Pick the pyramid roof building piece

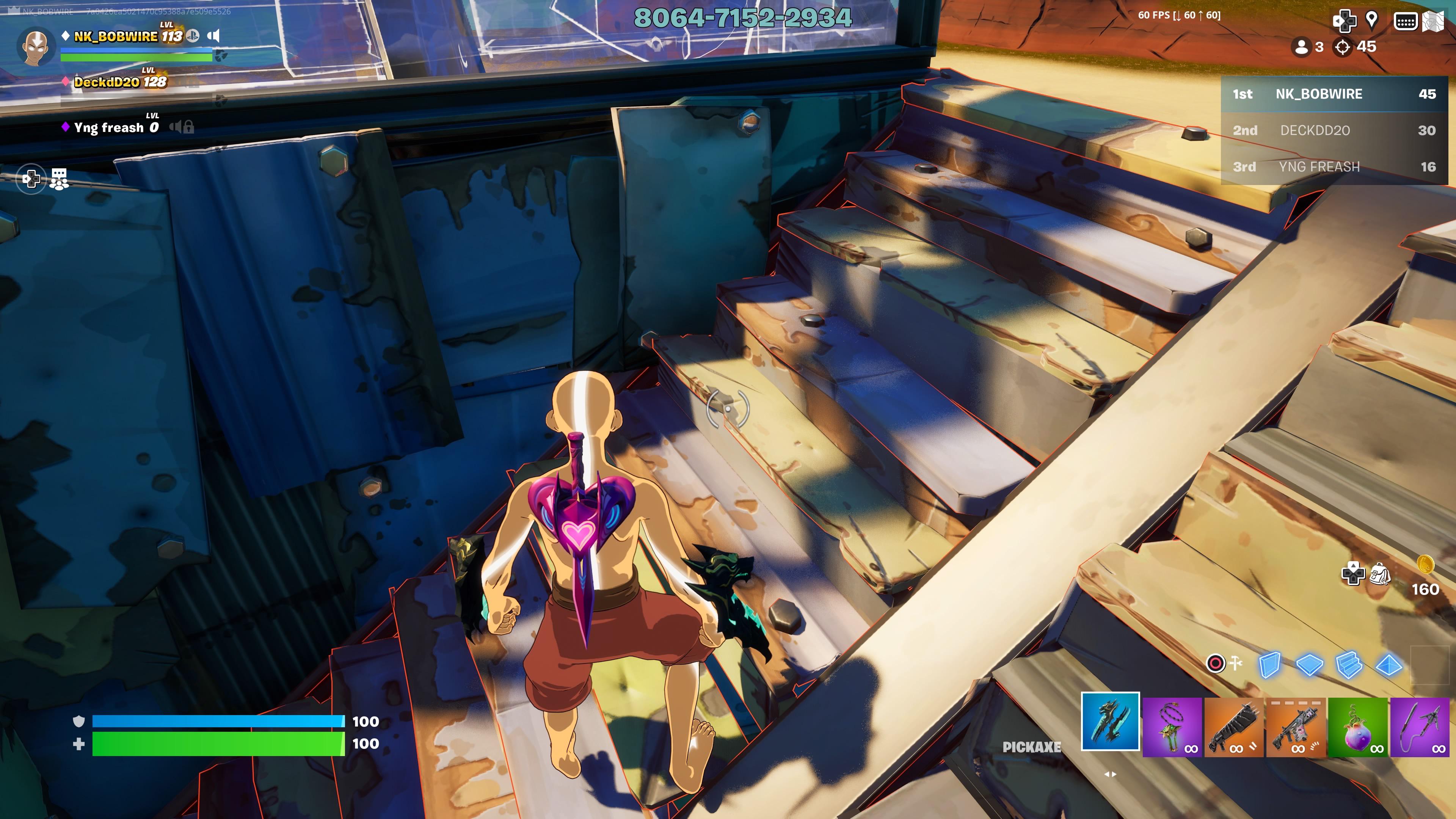pyautogui.click(x=1389, y=665)
